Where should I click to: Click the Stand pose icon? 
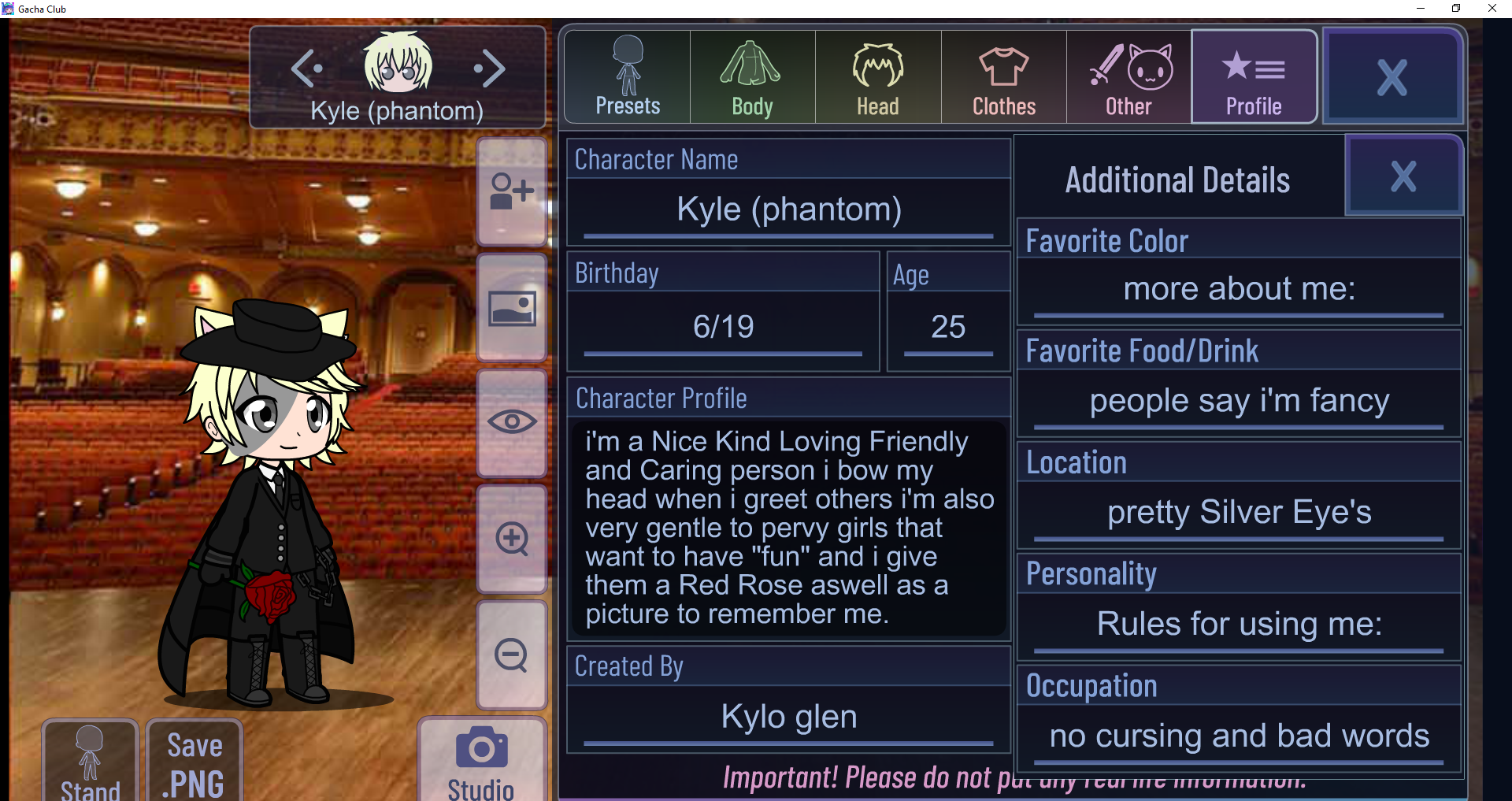coord(89,752)
